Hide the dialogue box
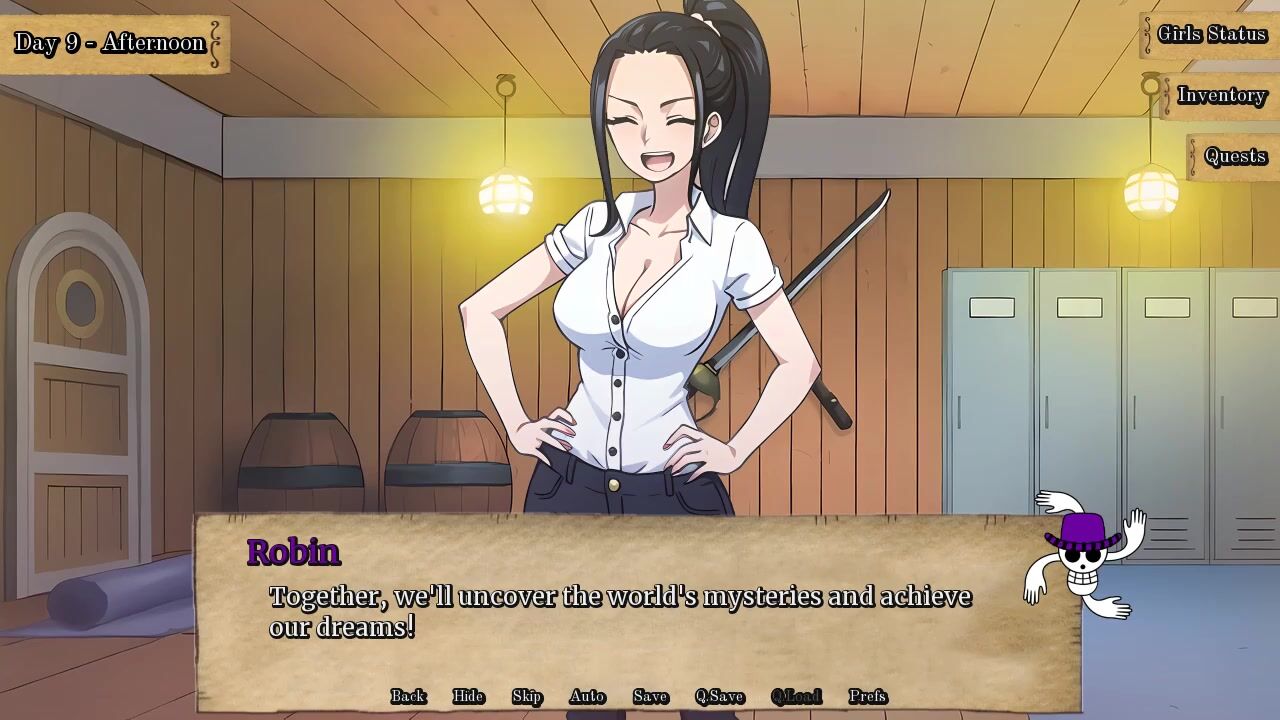This screenshot has width=1280, height=720. click(468, 697)
